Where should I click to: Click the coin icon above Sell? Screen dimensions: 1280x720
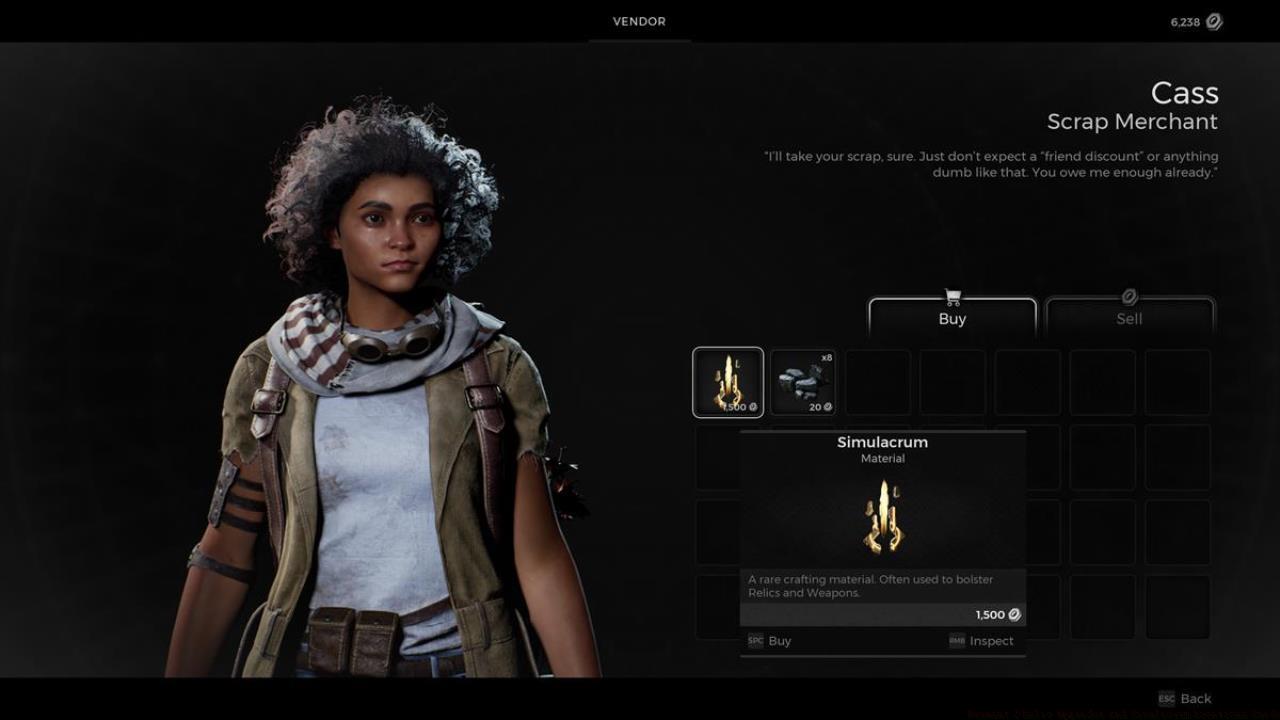point(1129,296)
